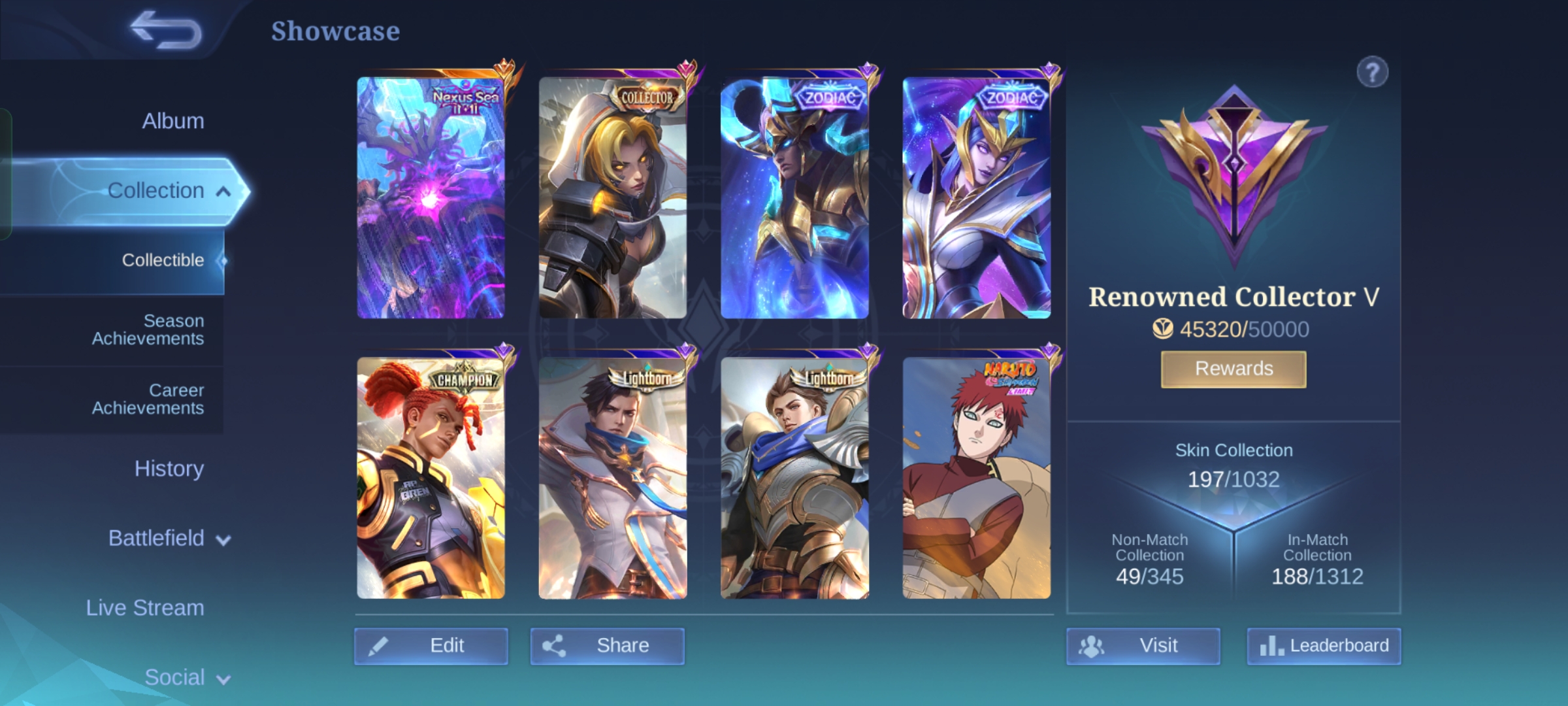Select the Collector skin card

point(612,197)
